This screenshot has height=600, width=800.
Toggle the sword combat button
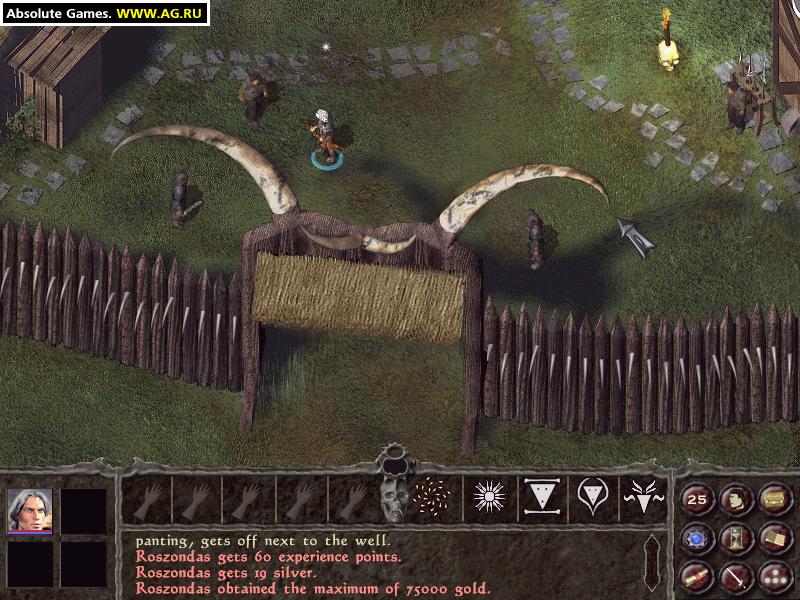click(735, 576)
